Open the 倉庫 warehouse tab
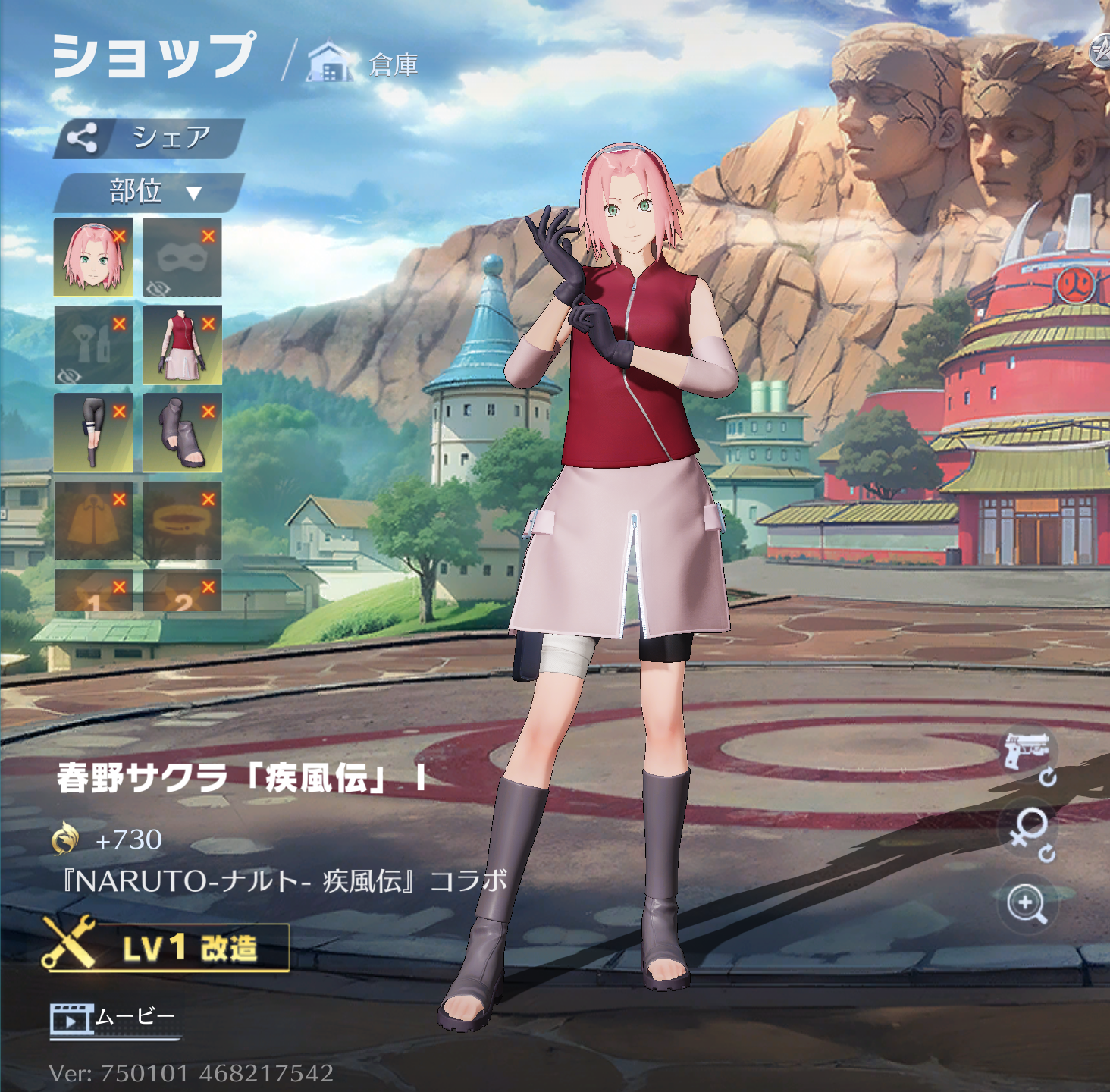This screenshot has width=1110, height=1092. click(364, 64)
